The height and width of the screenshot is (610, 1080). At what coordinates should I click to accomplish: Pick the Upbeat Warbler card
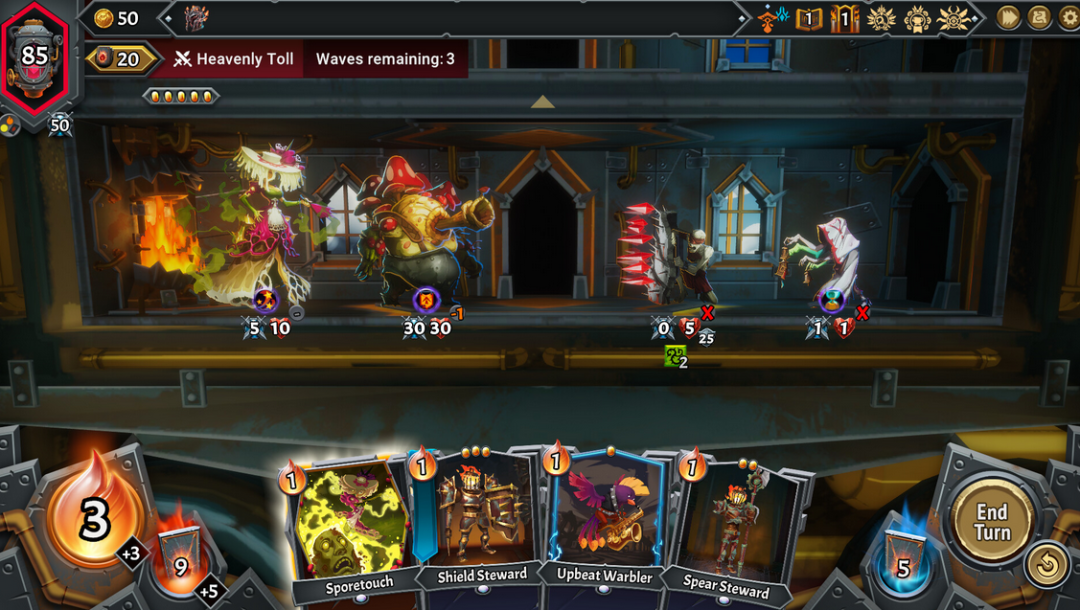pyautogui.click(x=606, y=520)
